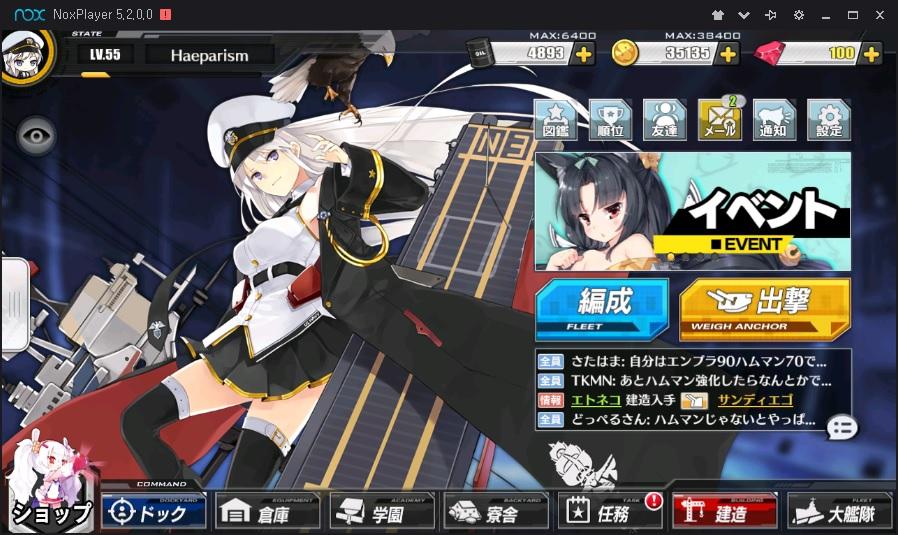Add oil with the plus button
The image size is (898, 535).
click(582, 52)
